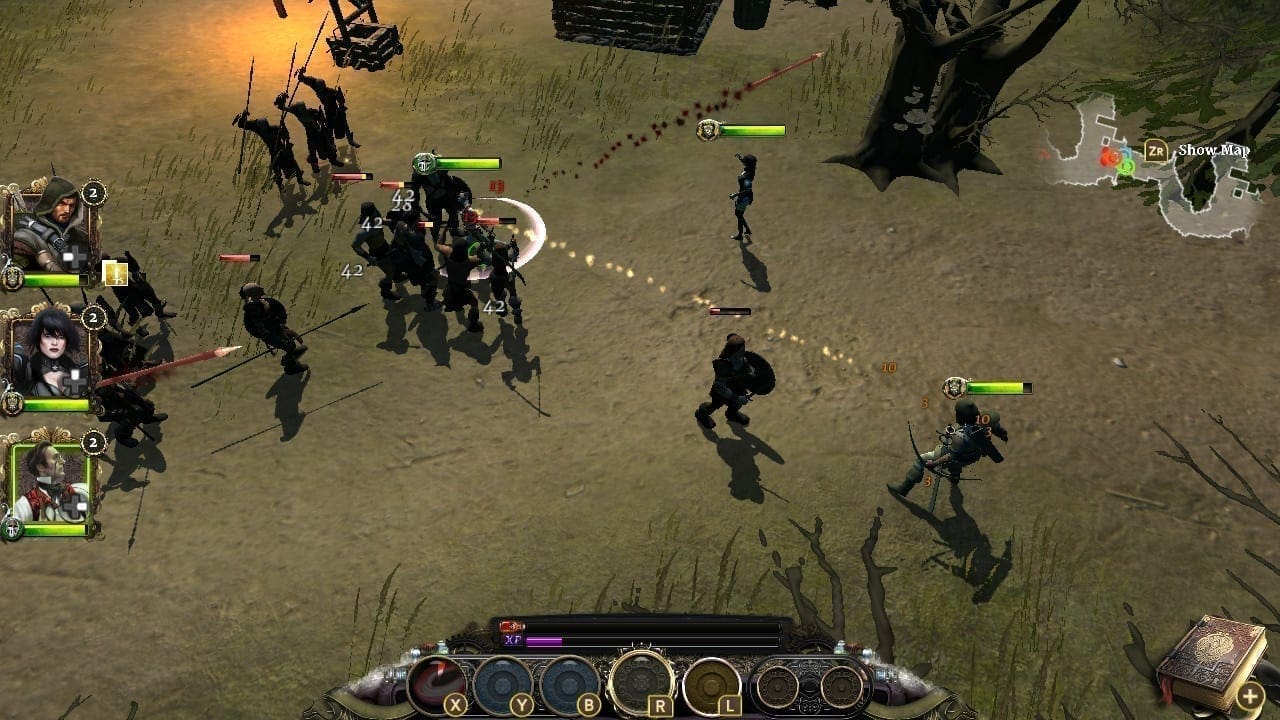
Task: Click the Show Map label
Action: pos(1213,150)
